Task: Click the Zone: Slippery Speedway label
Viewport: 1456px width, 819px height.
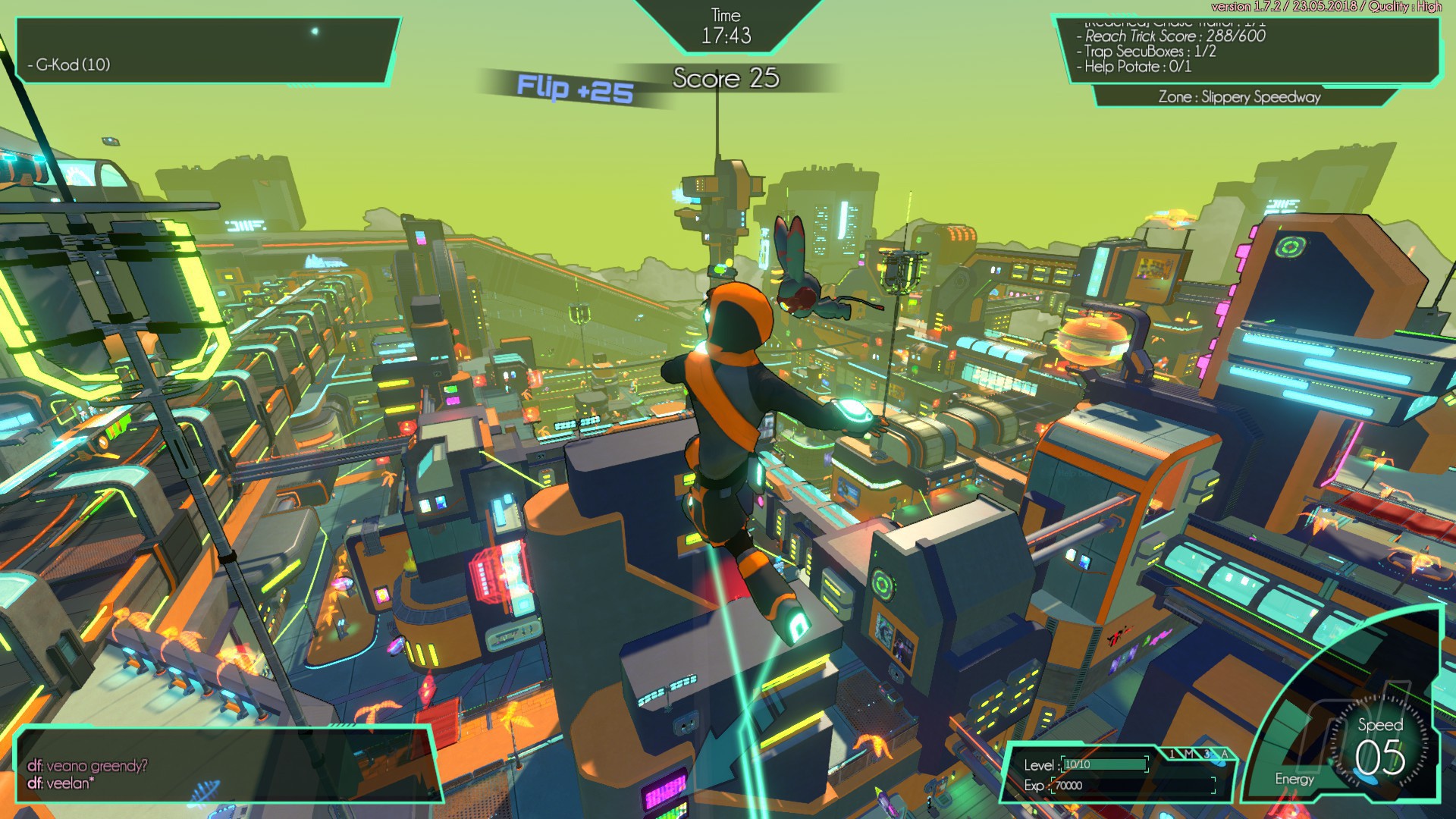Action: click(1239, 97)
